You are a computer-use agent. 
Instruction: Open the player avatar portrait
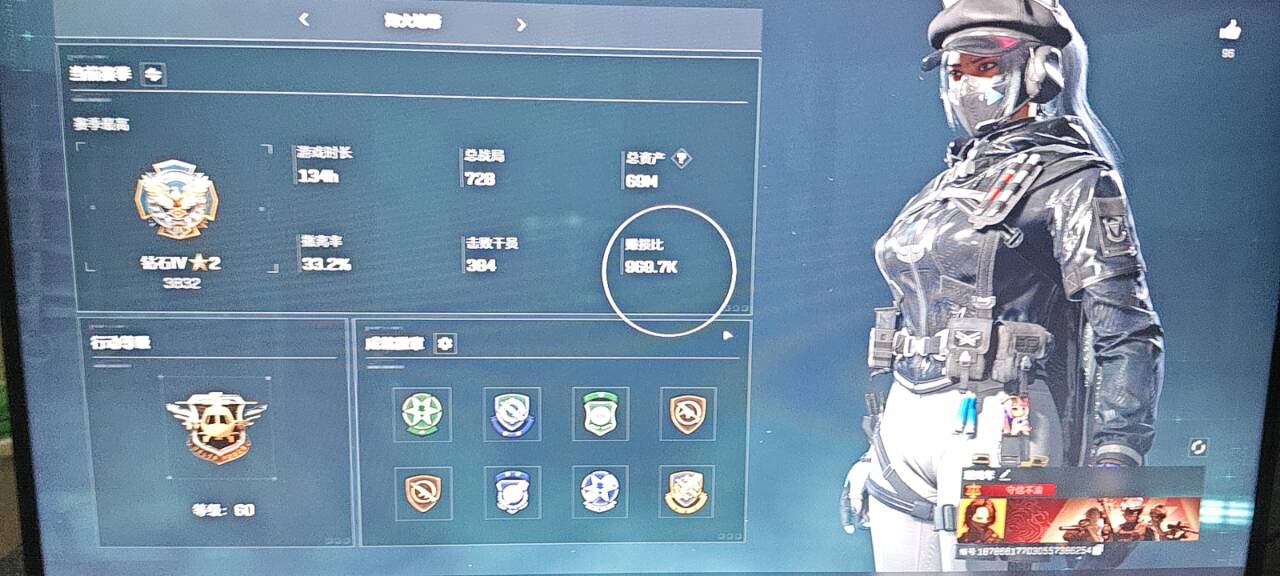click(981, 520)
